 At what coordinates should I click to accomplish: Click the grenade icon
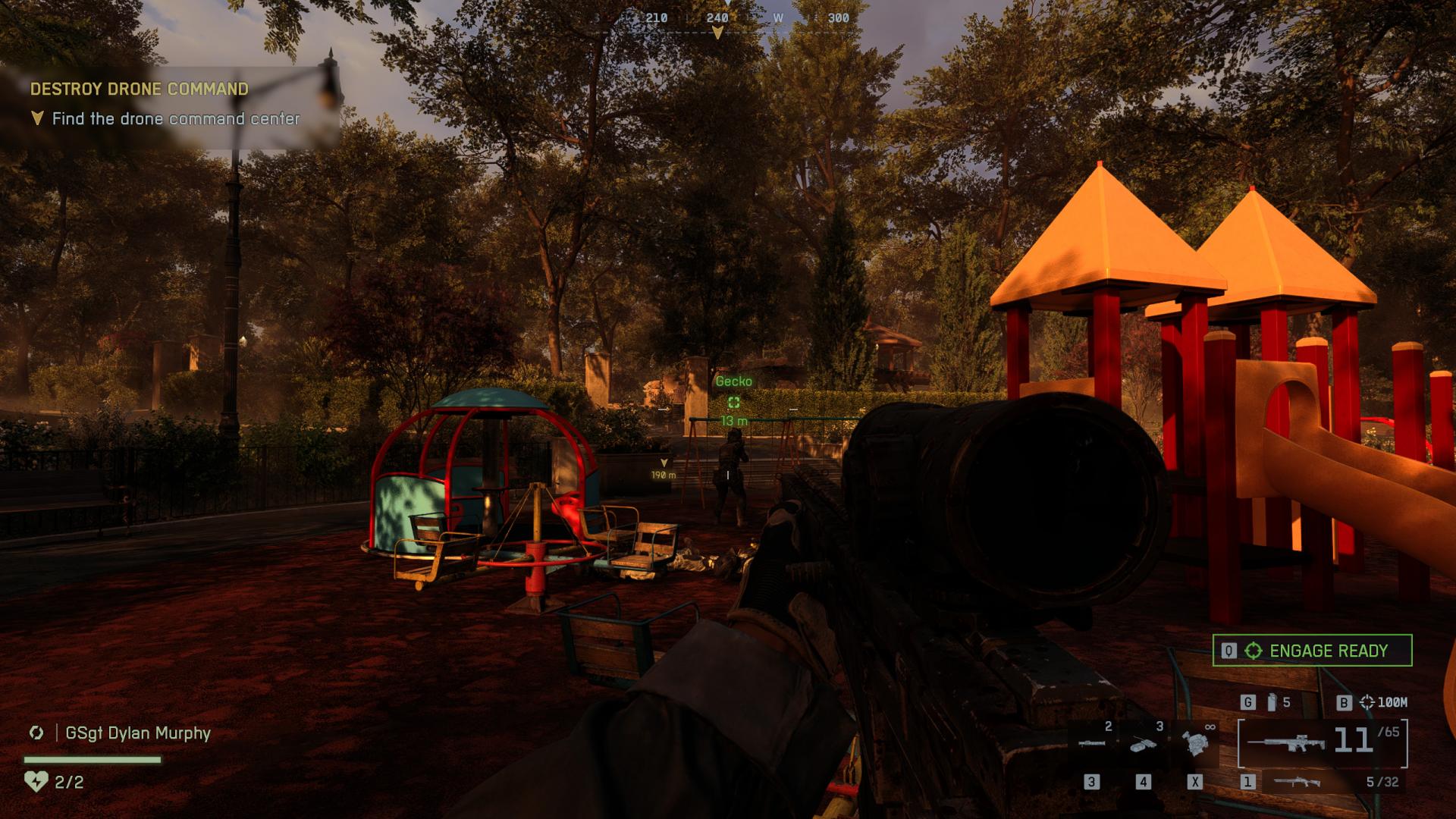[x=1272, y=702]
